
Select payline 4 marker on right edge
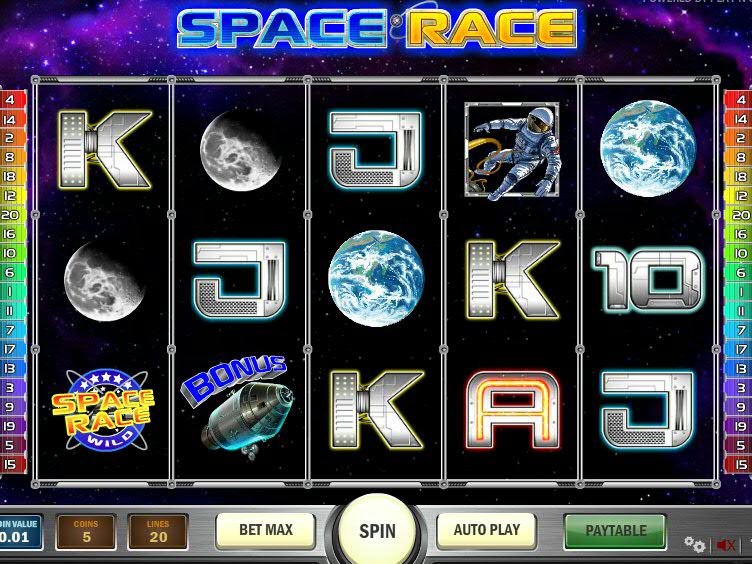(x=739, y=100)
